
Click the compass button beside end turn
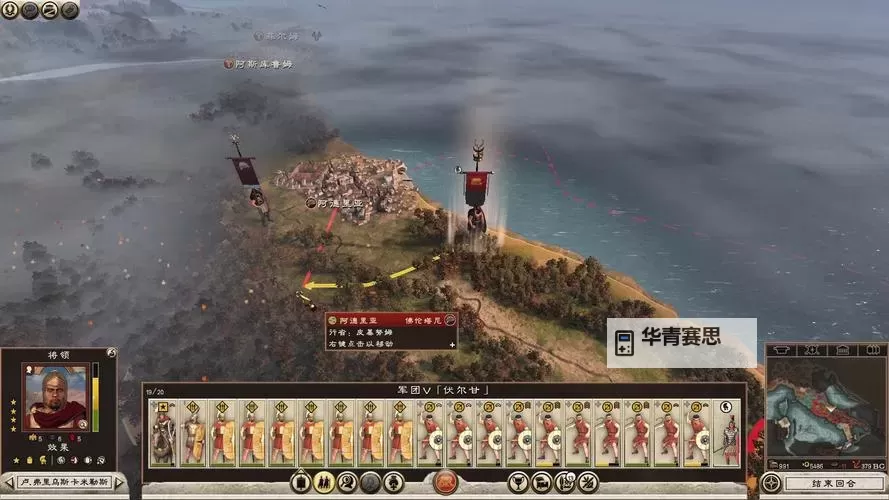tap(771, 483)
